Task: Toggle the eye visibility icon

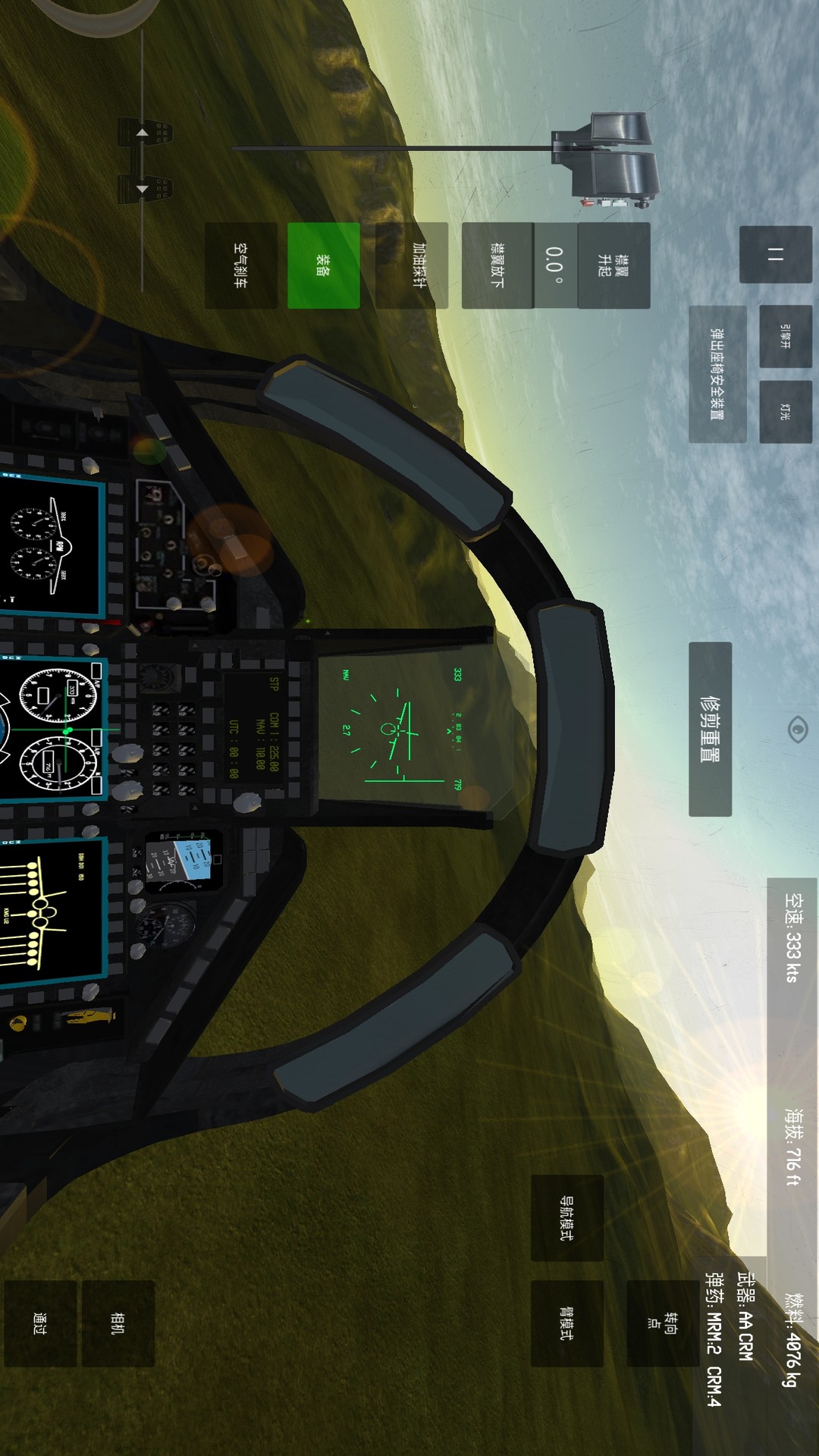Action: 798,730
